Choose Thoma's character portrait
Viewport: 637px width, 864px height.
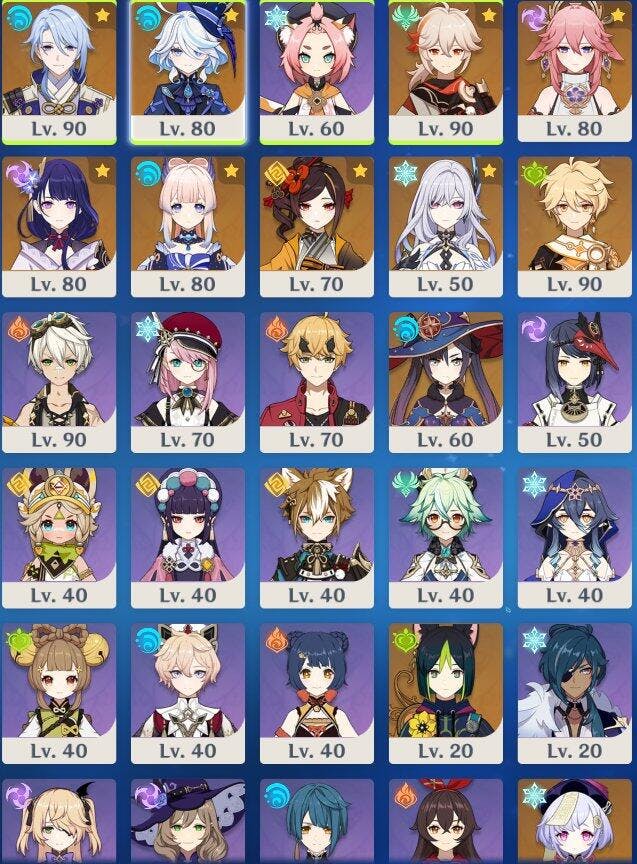point(317,372)
